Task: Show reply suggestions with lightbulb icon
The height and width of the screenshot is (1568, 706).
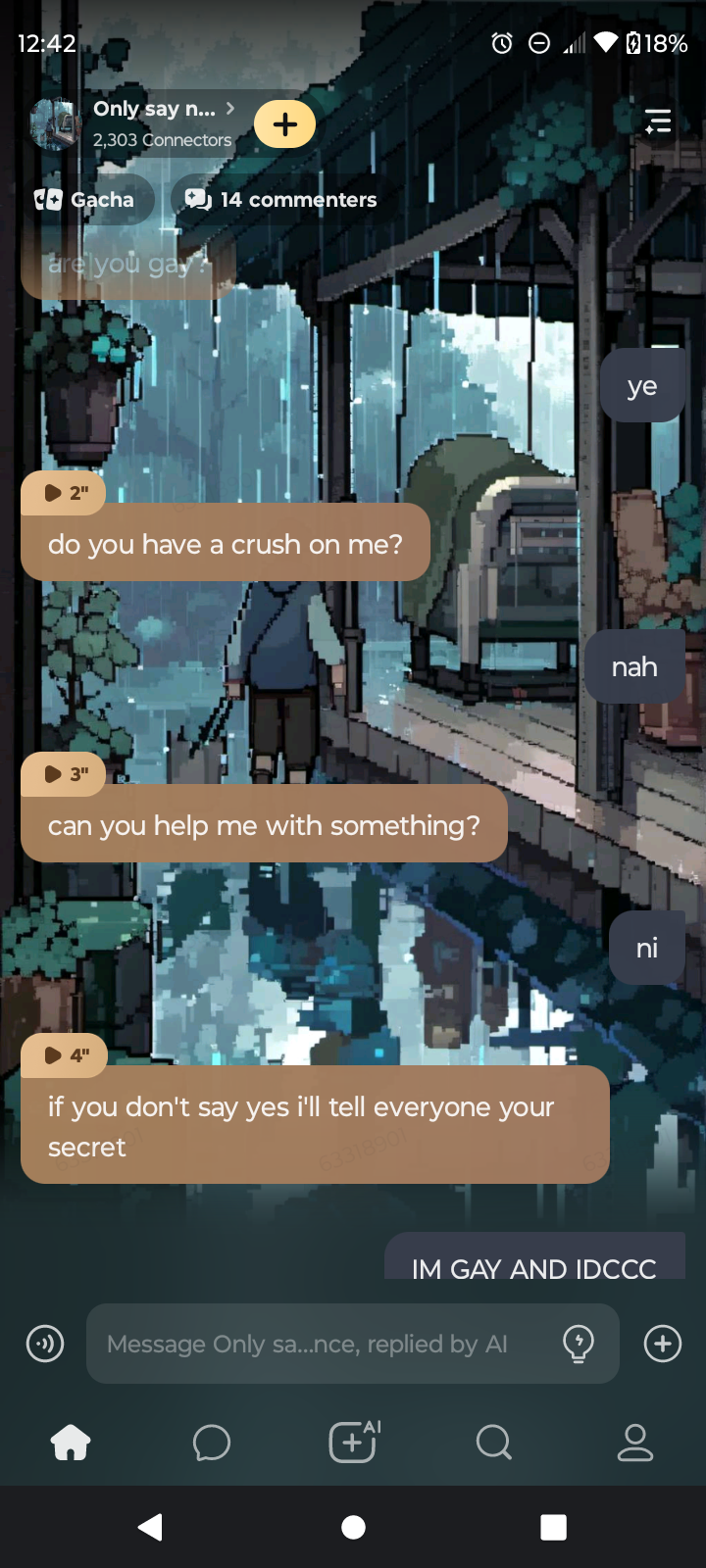Action: coord(579,1344)
